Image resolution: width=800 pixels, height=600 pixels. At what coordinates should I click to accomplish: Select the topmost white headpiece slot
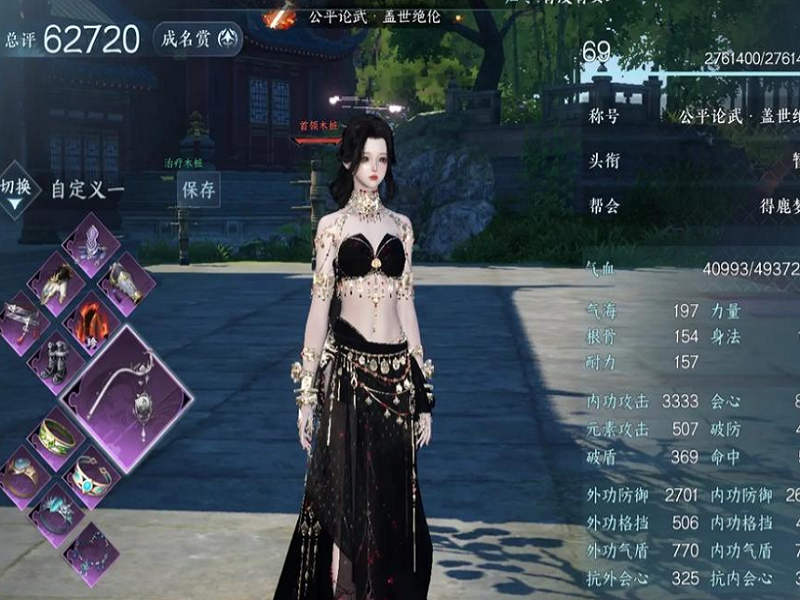click(92, 245)
